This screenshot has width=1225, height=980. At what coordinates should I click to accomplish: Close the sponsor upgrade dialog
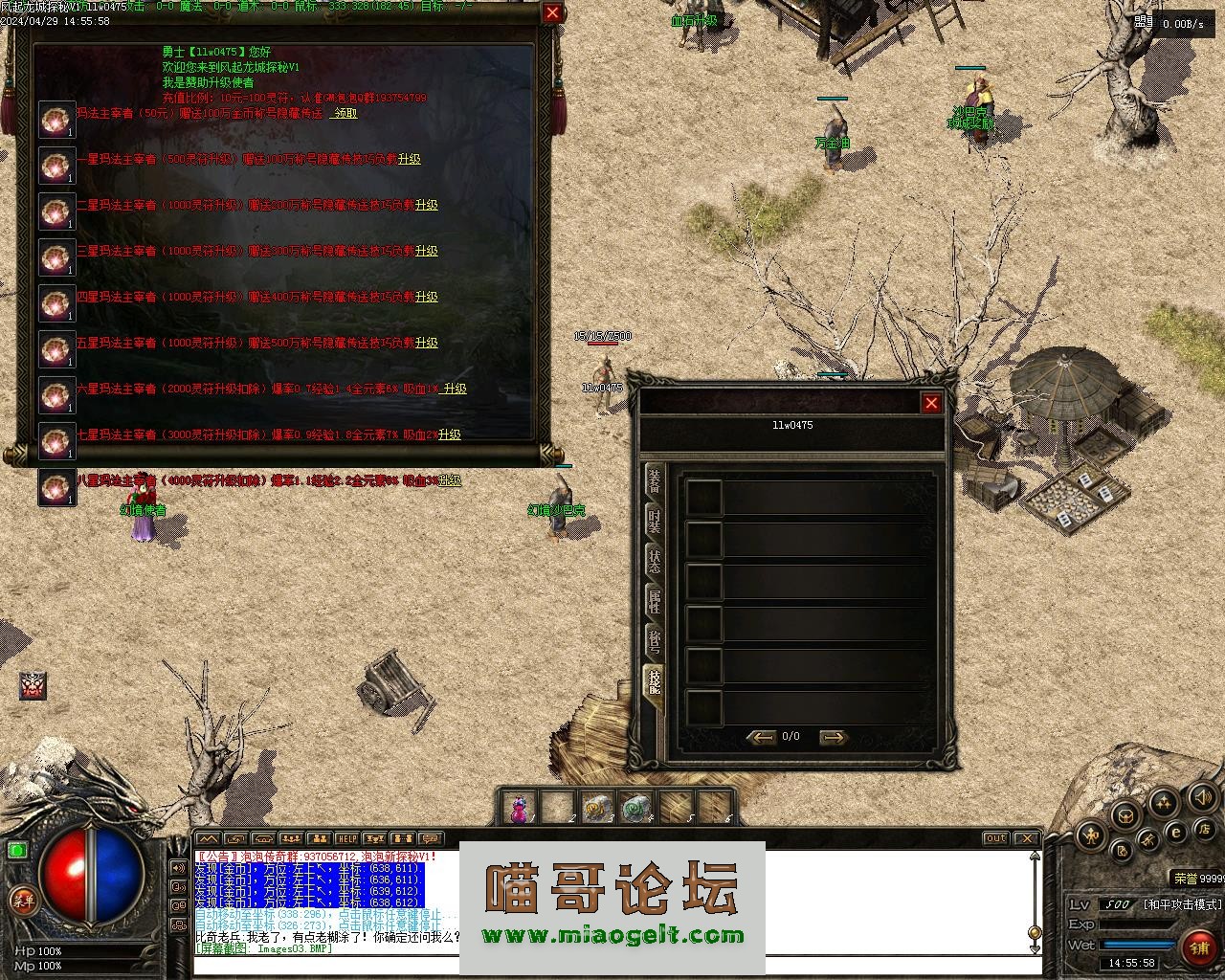[552, 12]
